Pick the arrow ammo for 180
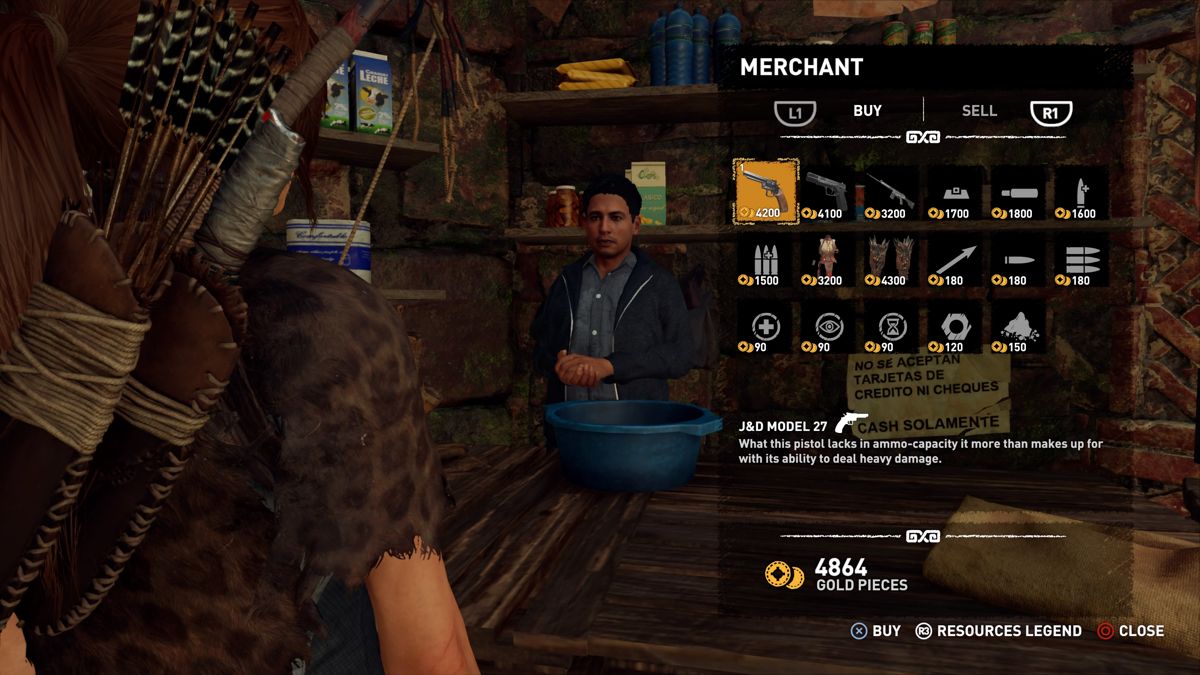1200x675 pixels. (954, 260)
